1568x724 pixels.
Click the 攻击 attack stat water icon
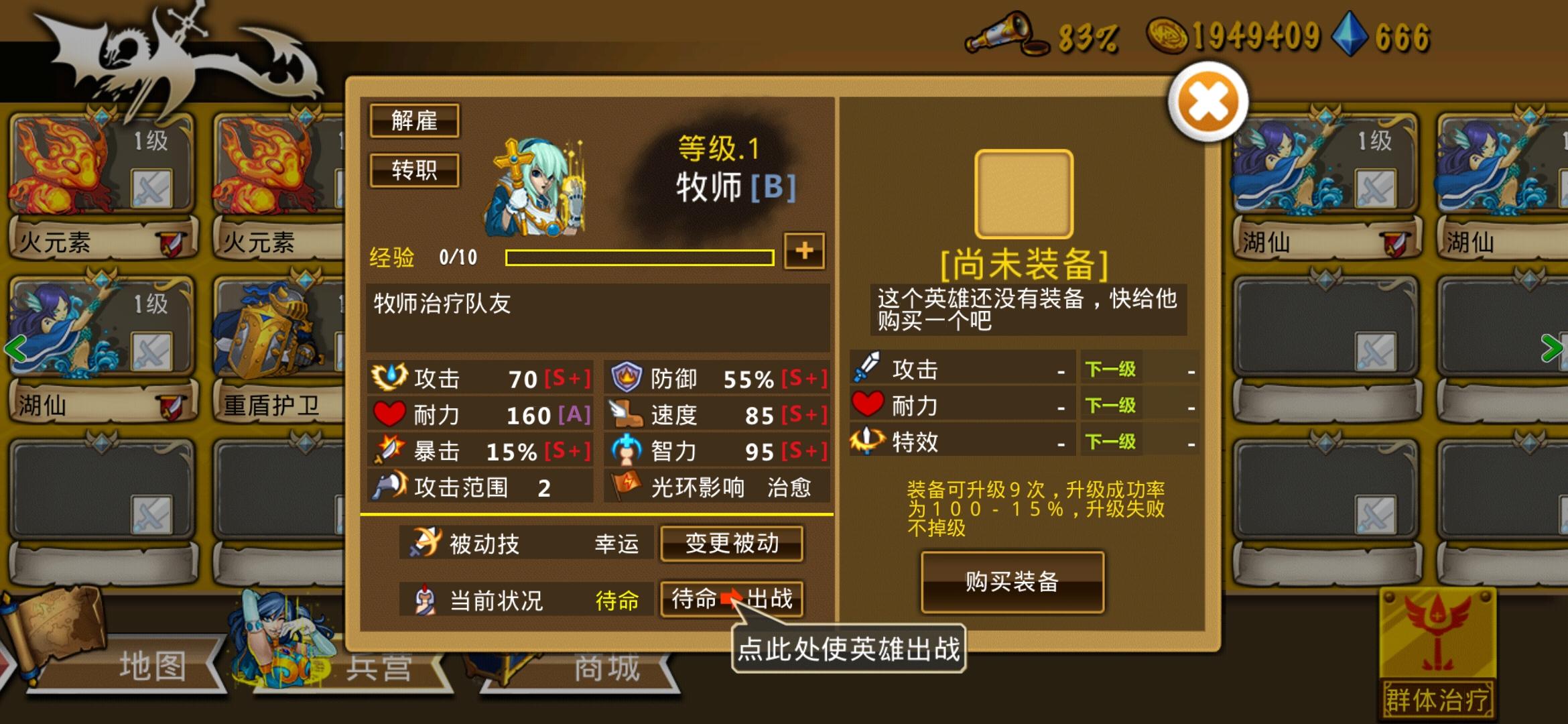coord(391,378)
